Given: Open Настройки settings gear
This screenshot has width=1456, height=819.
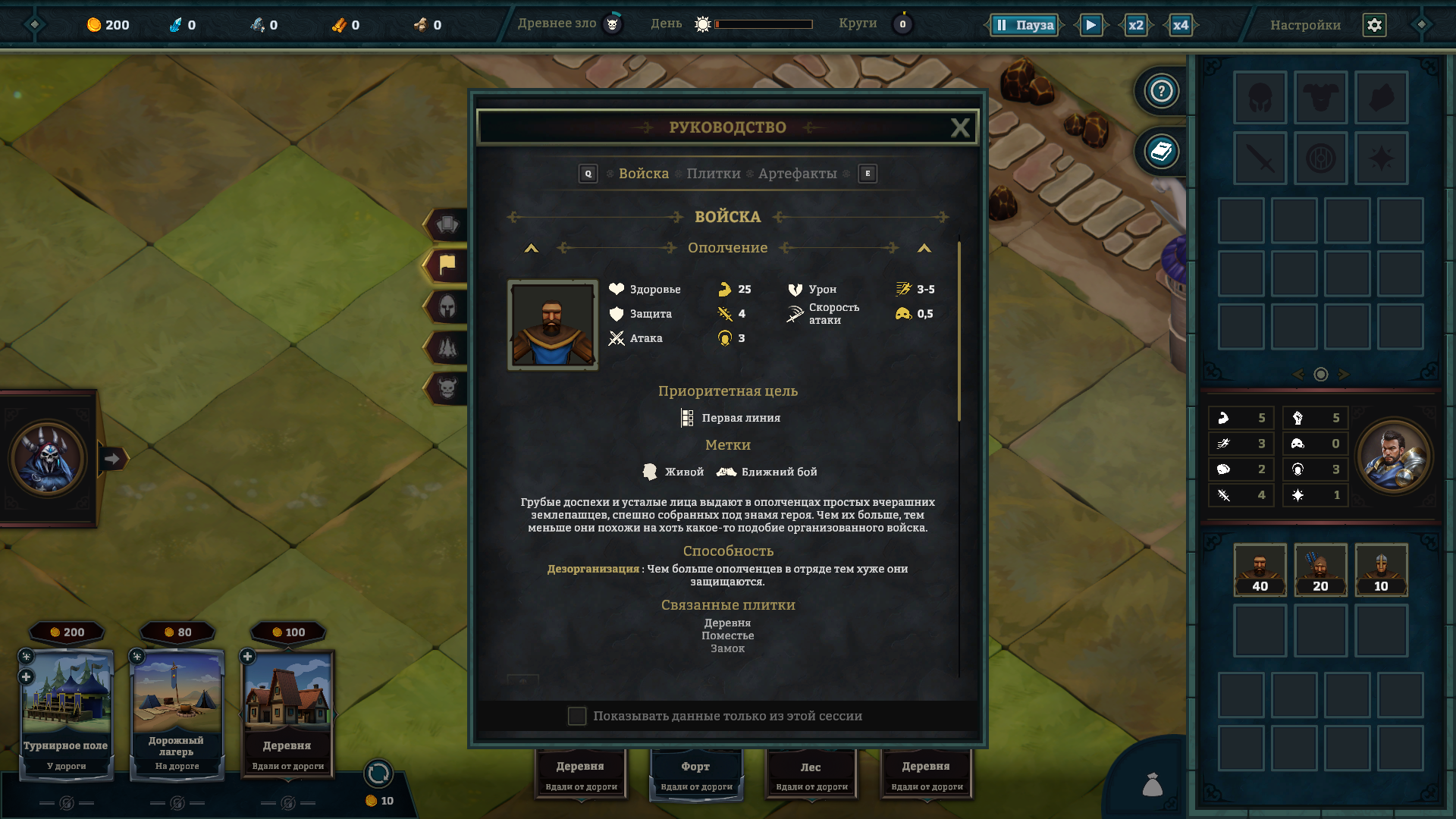Looking at the screenshot, I should 1374,25.
